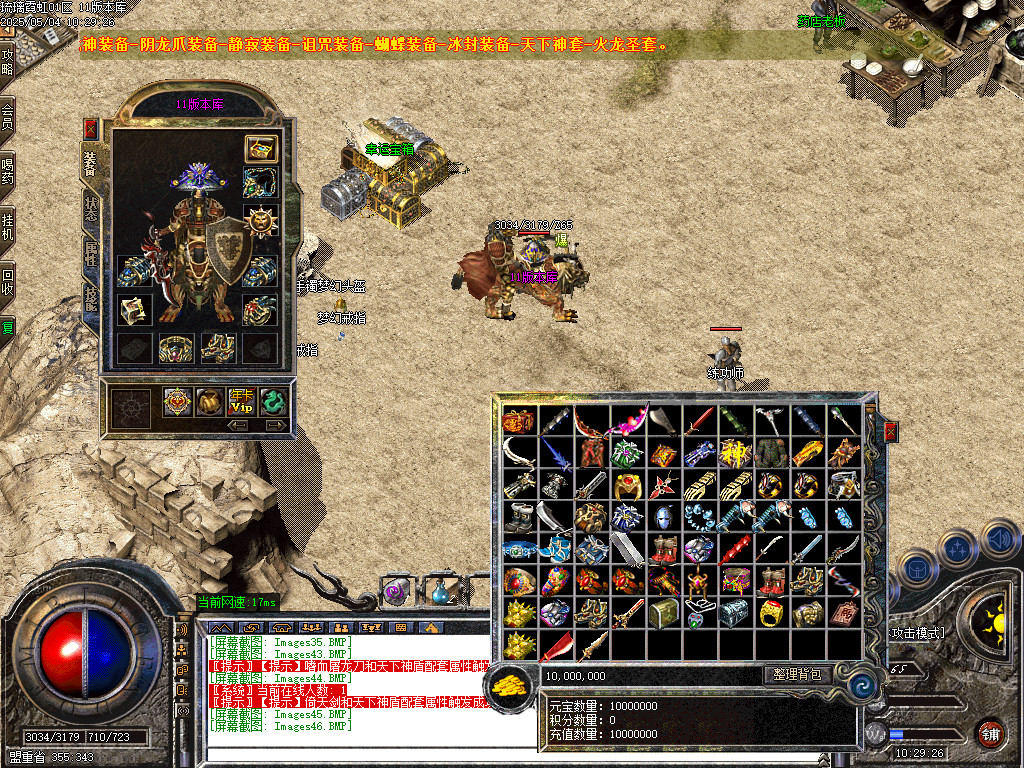Screen dimensions: 1024x768
Task: Open the 属性 attributes tab
Action: 91,256
